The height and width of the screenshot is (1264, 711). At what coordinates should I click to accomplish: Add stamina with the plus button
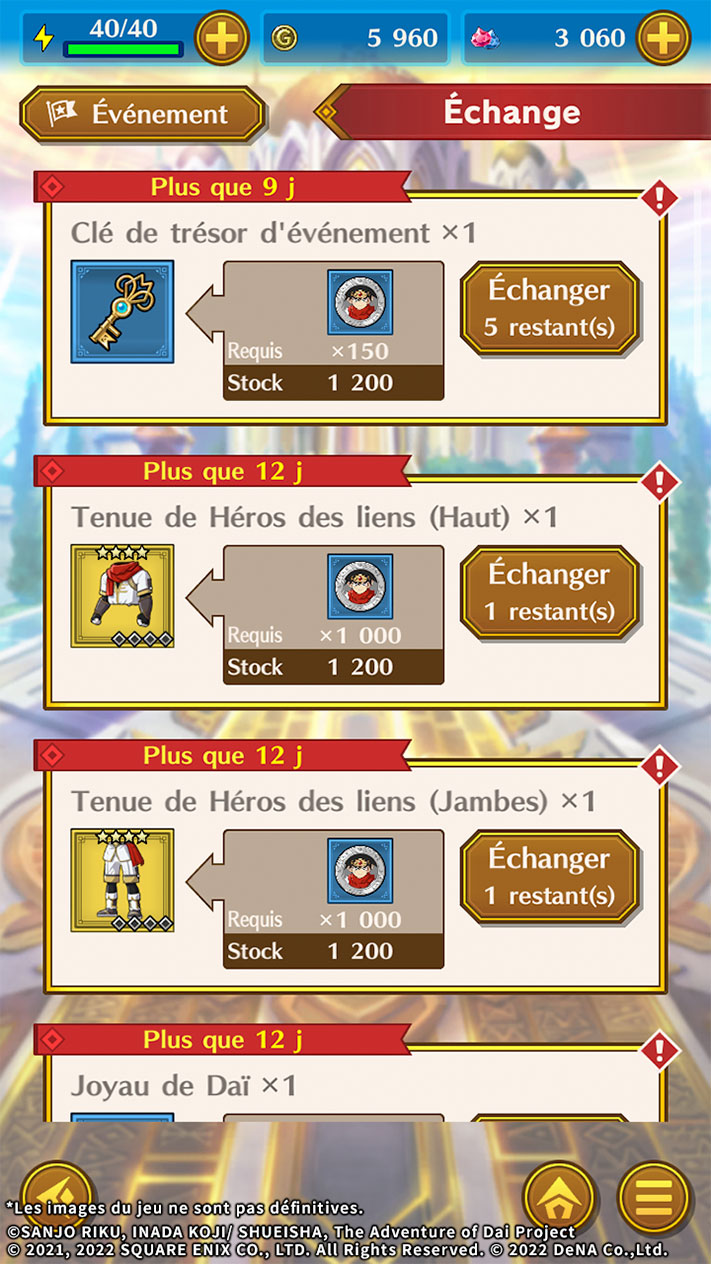(x=221, y=39)
